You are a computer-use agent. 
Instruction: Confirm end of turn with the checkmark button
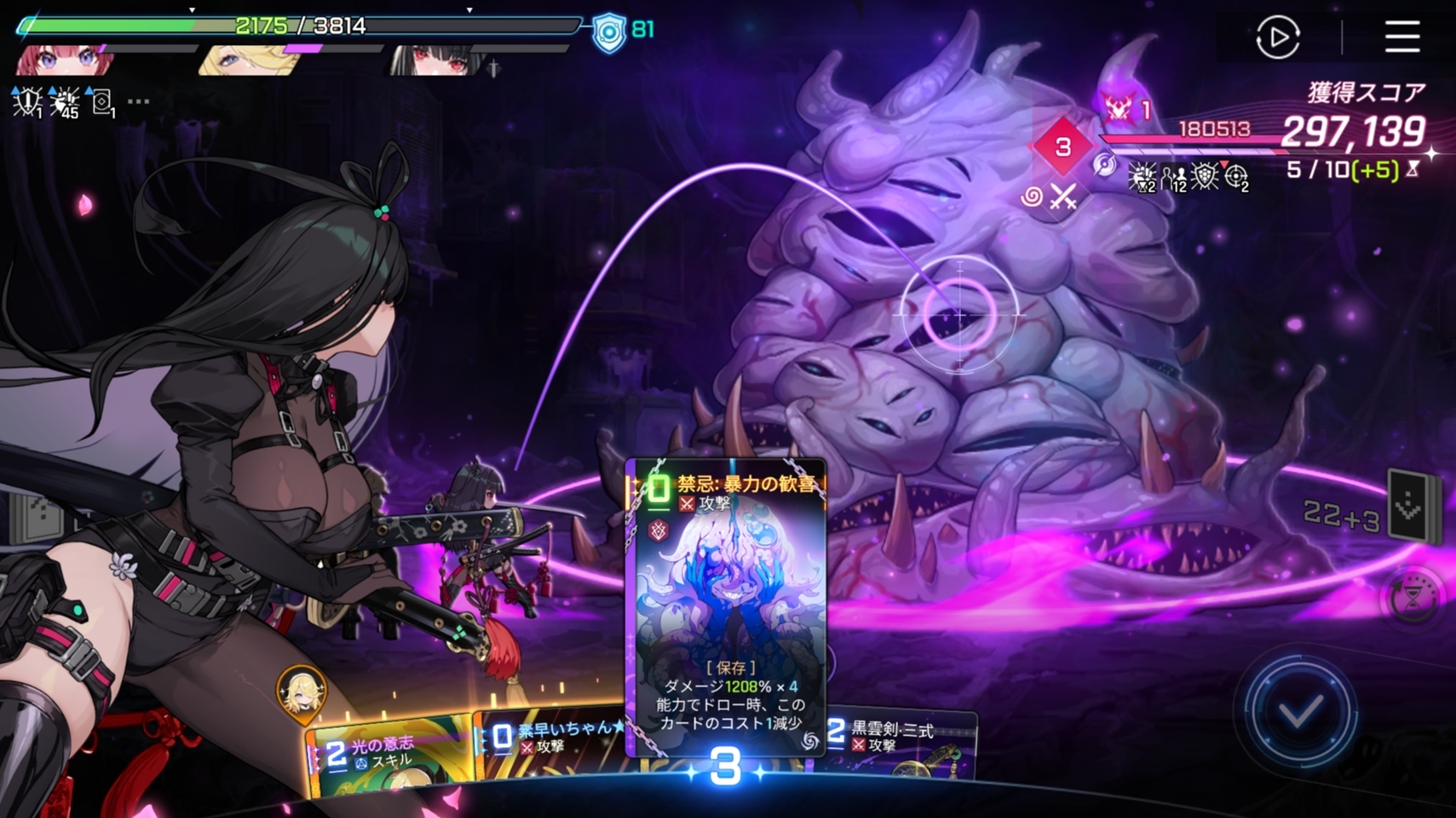[1299, 711]
